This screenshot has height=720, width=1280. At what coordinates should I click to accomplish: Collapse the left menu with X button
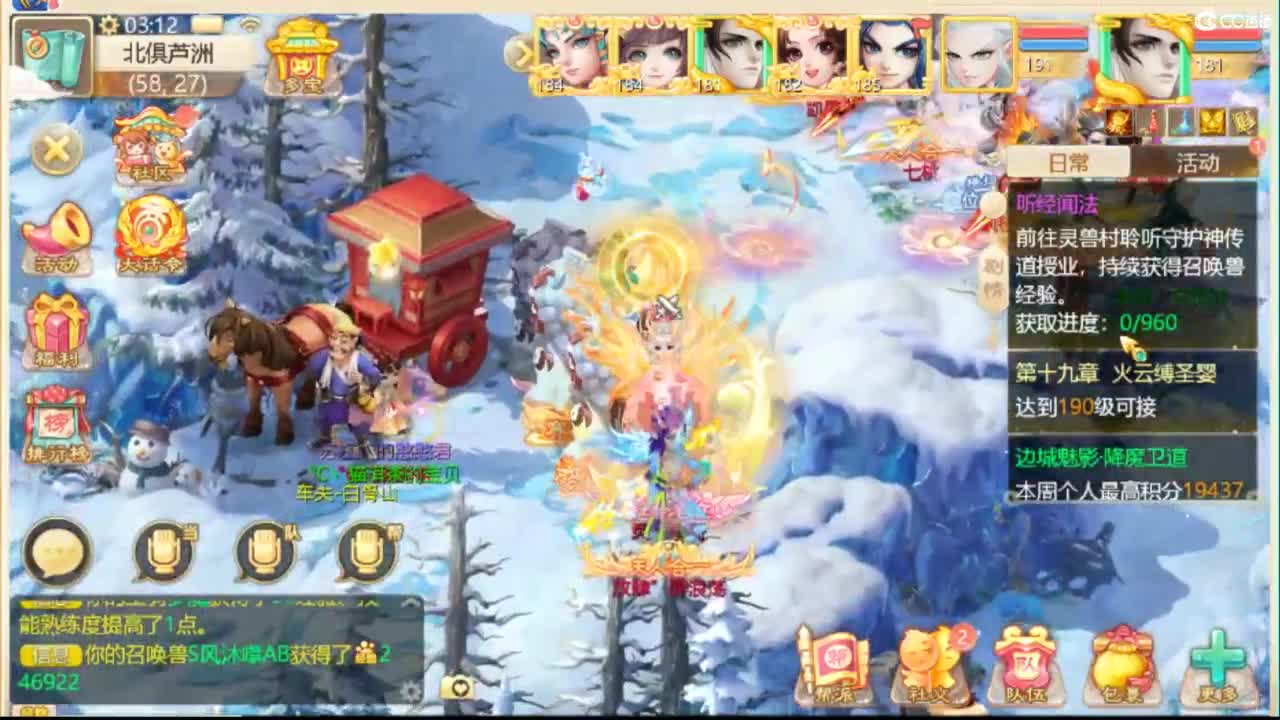tap(55, 148)
